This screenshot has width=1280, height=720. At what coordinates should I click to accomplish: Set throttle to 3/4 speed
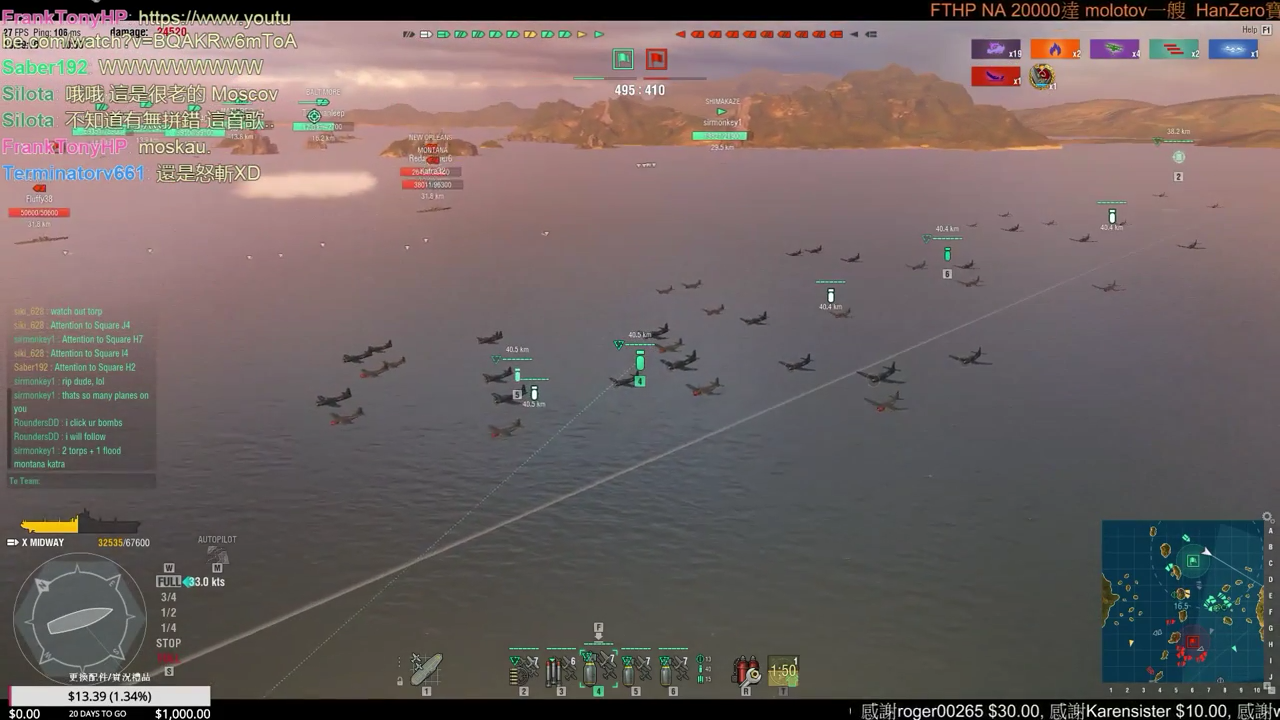[168, 598]
